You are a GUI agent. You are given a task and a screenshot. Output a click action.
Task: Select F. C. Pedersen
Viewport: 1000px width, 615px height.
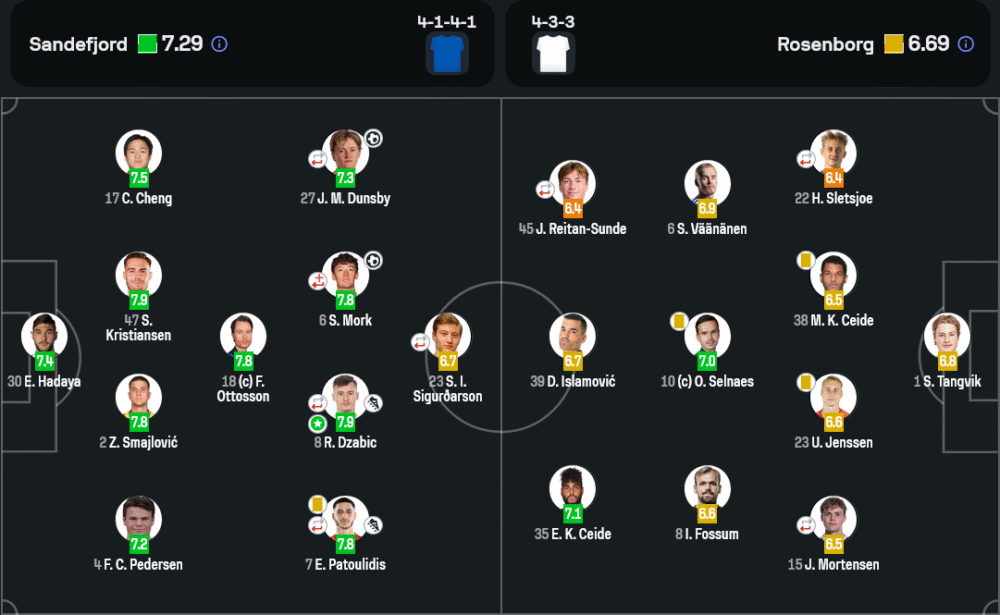pos(138,519)
